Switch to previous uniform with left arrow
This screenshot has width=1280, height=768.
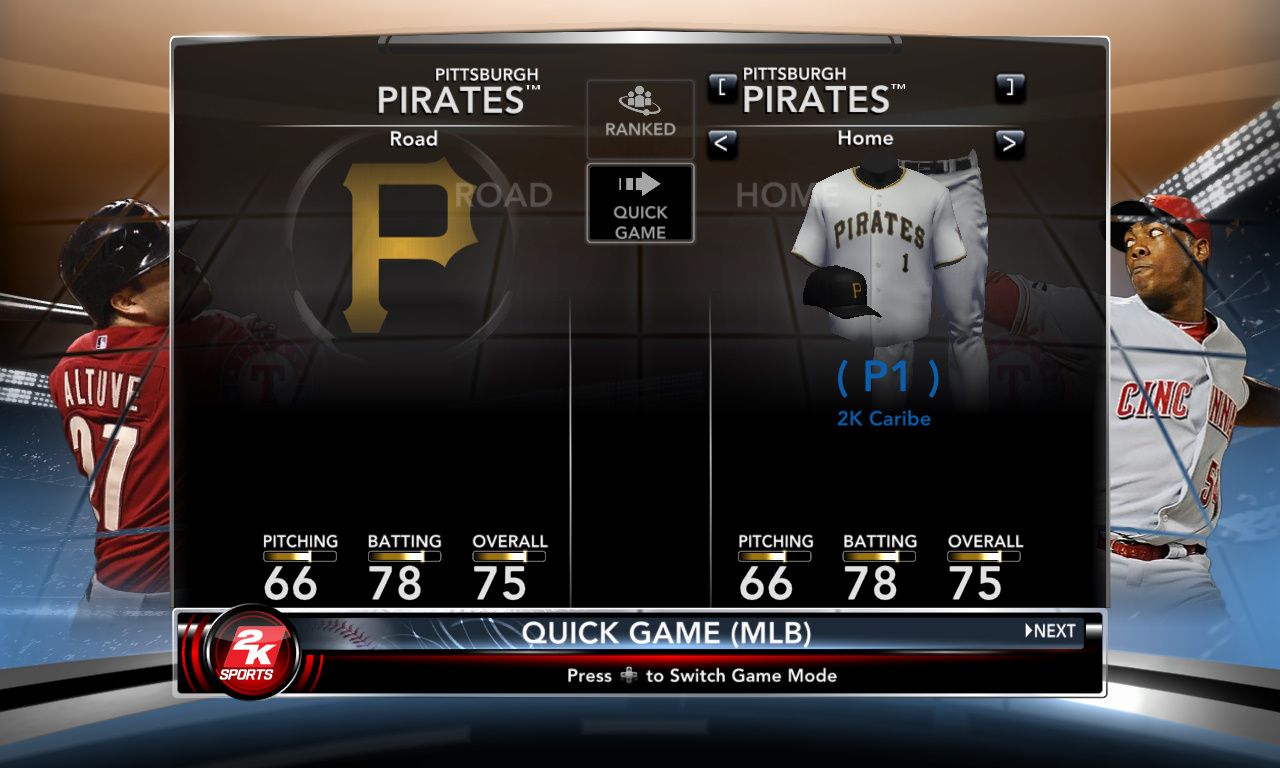(722, 144)
